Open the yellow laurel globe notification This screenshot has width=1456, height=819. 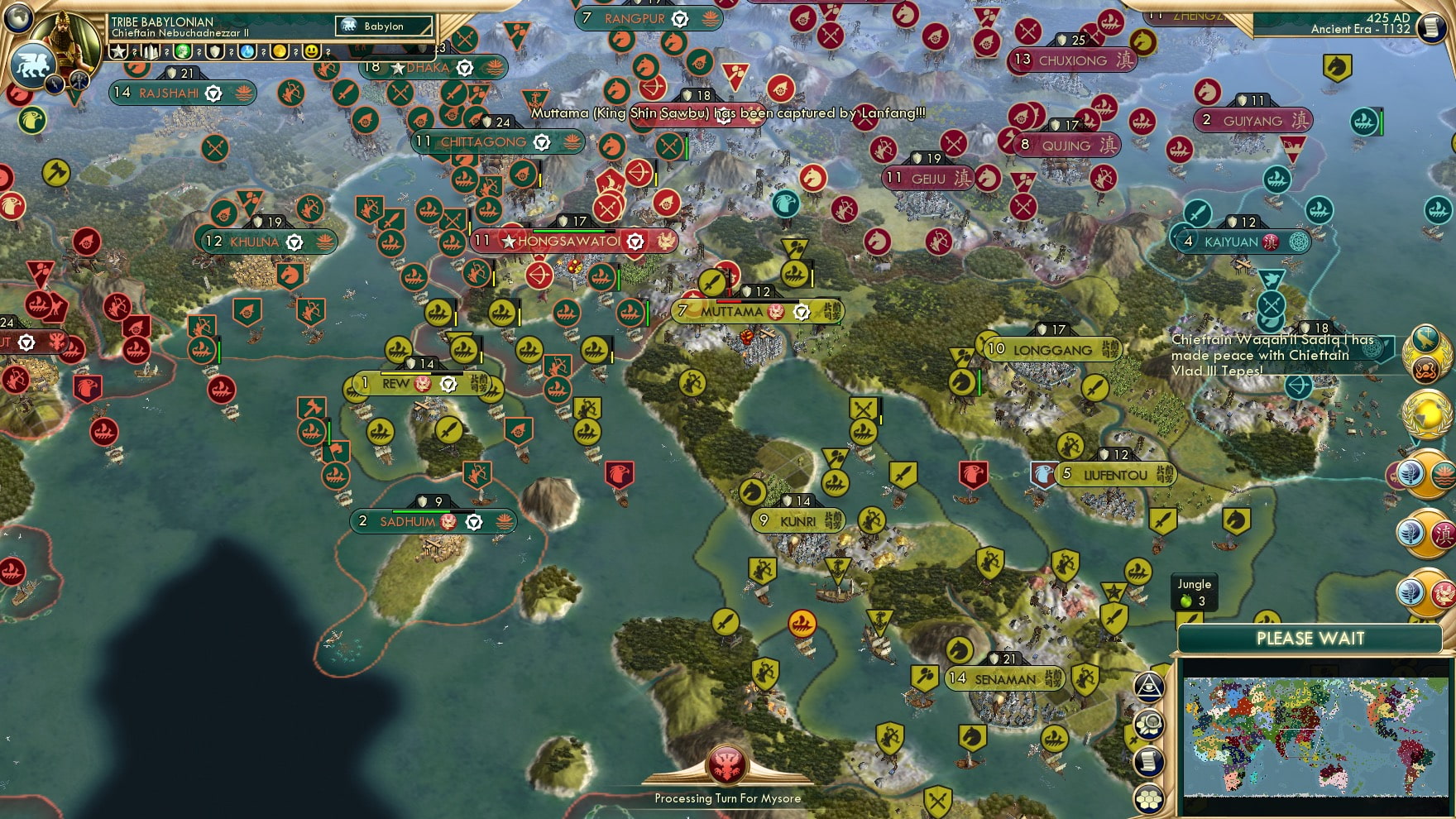(x=1425, y=412)
